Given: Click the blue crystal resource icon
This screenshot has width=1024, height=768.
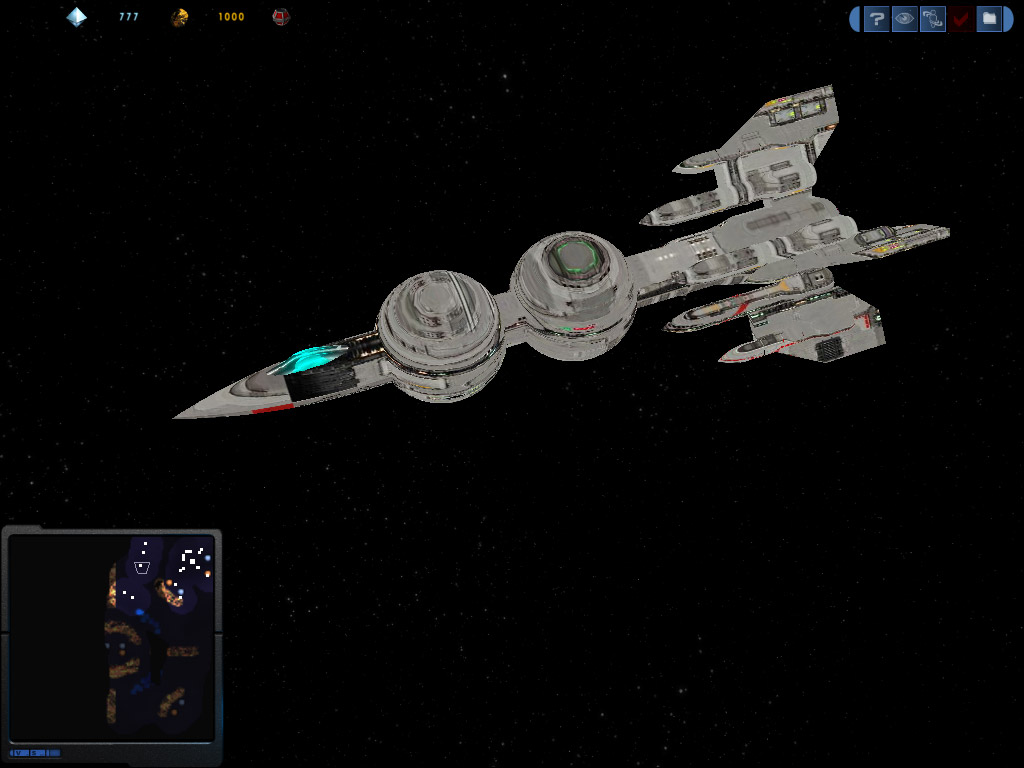Looking at the screenshot, I should [77, 17].
